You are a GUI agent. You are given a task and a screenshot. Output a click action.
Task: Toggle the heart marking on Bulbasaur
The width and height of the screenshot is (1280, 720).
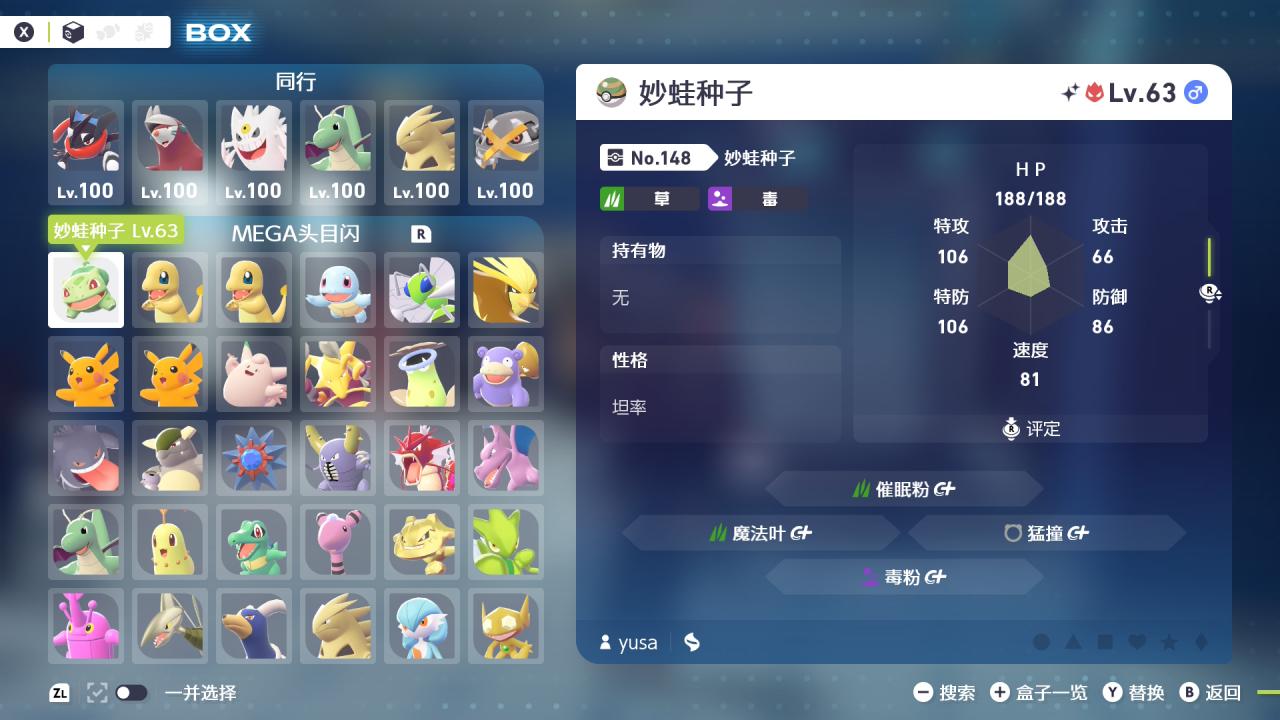[1137, 642]
